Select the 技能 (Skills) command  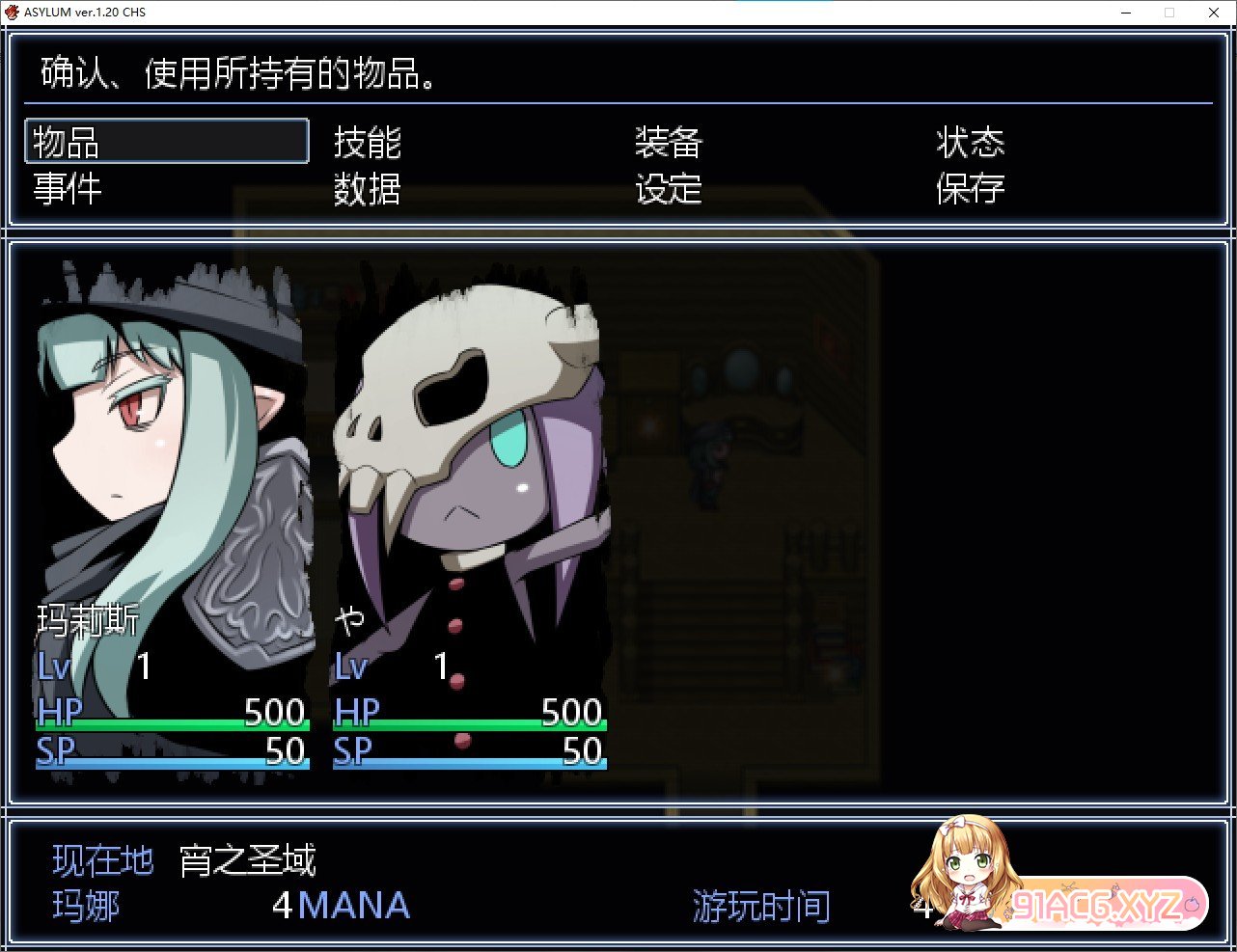tap(367, 142)
